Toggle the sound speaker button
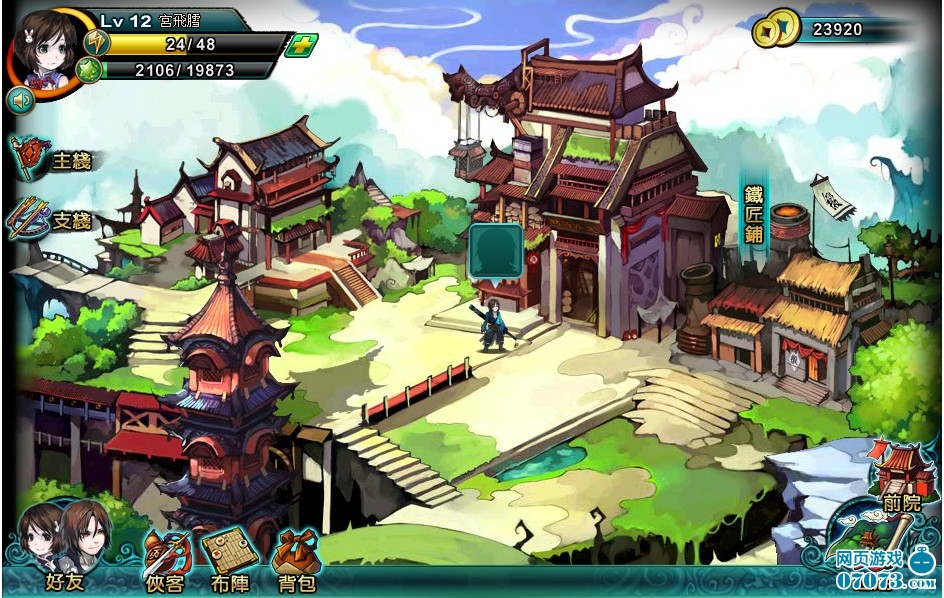The image size is (944, 598). point(20,99)
